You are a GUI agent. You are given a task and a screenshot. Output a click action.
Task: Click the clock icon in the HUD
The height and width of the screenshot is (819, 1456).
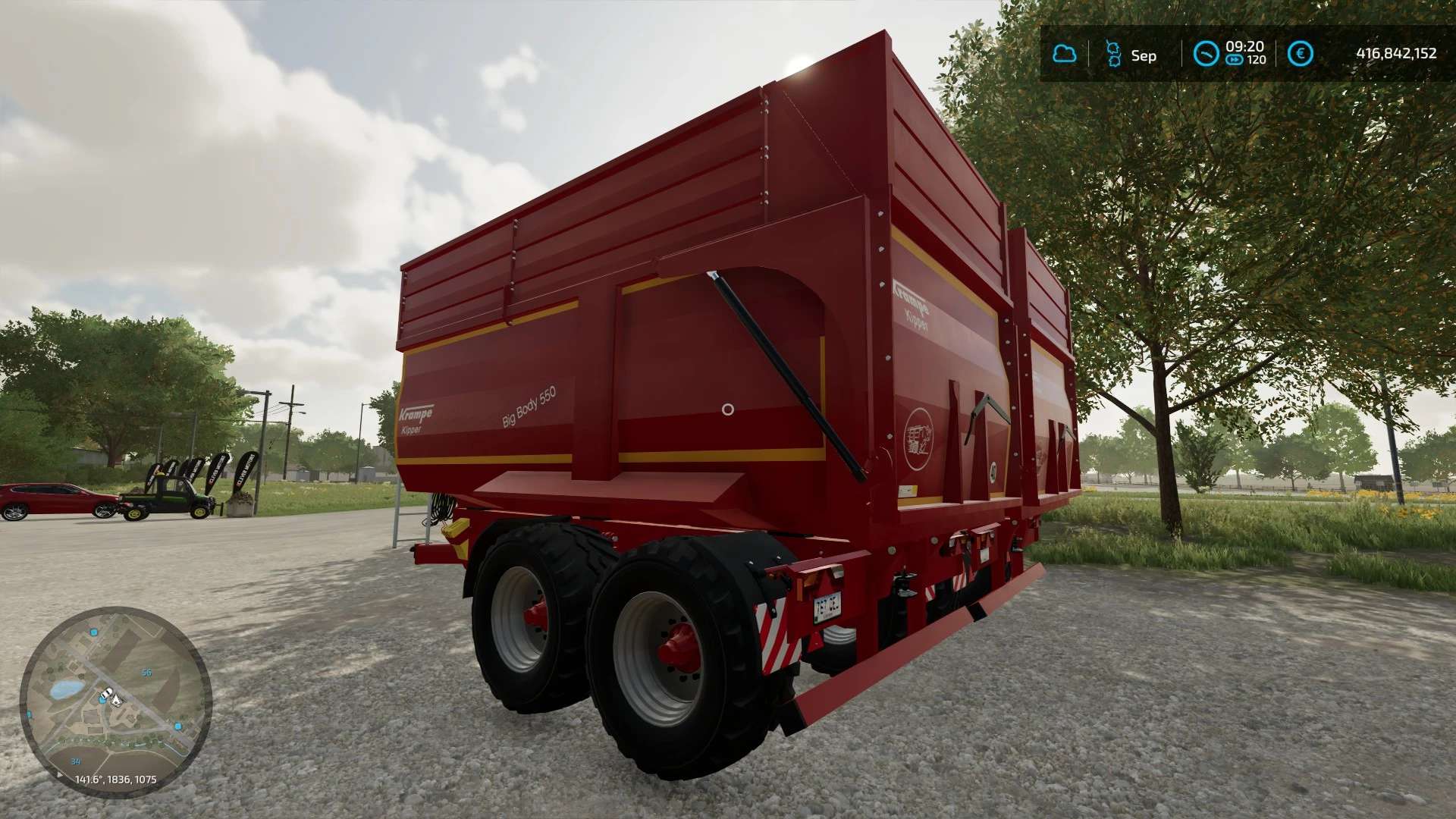[1206, 54]
